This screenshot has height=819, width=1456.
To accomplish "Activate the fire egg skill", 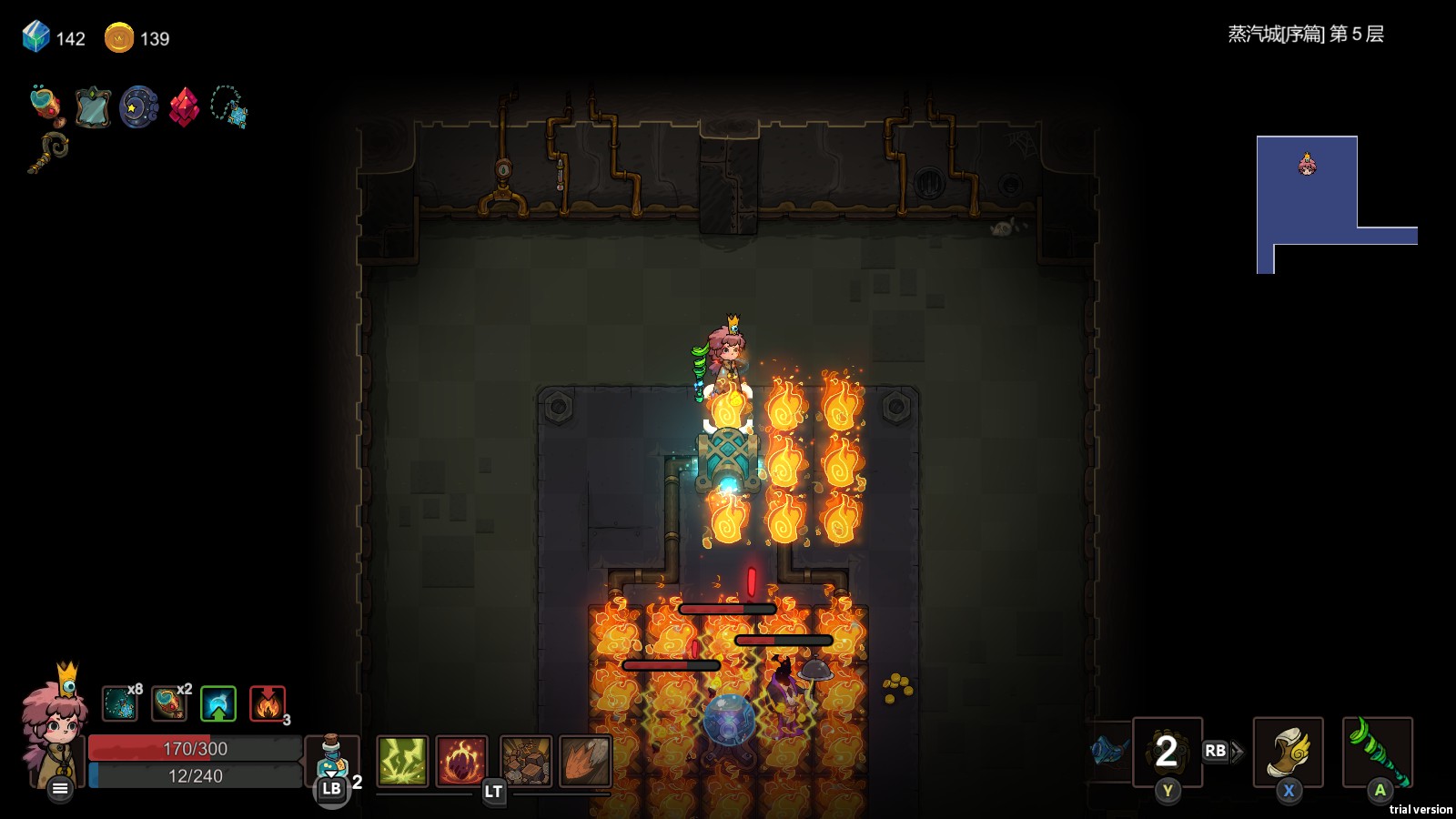I will click(x=462, y=761).
